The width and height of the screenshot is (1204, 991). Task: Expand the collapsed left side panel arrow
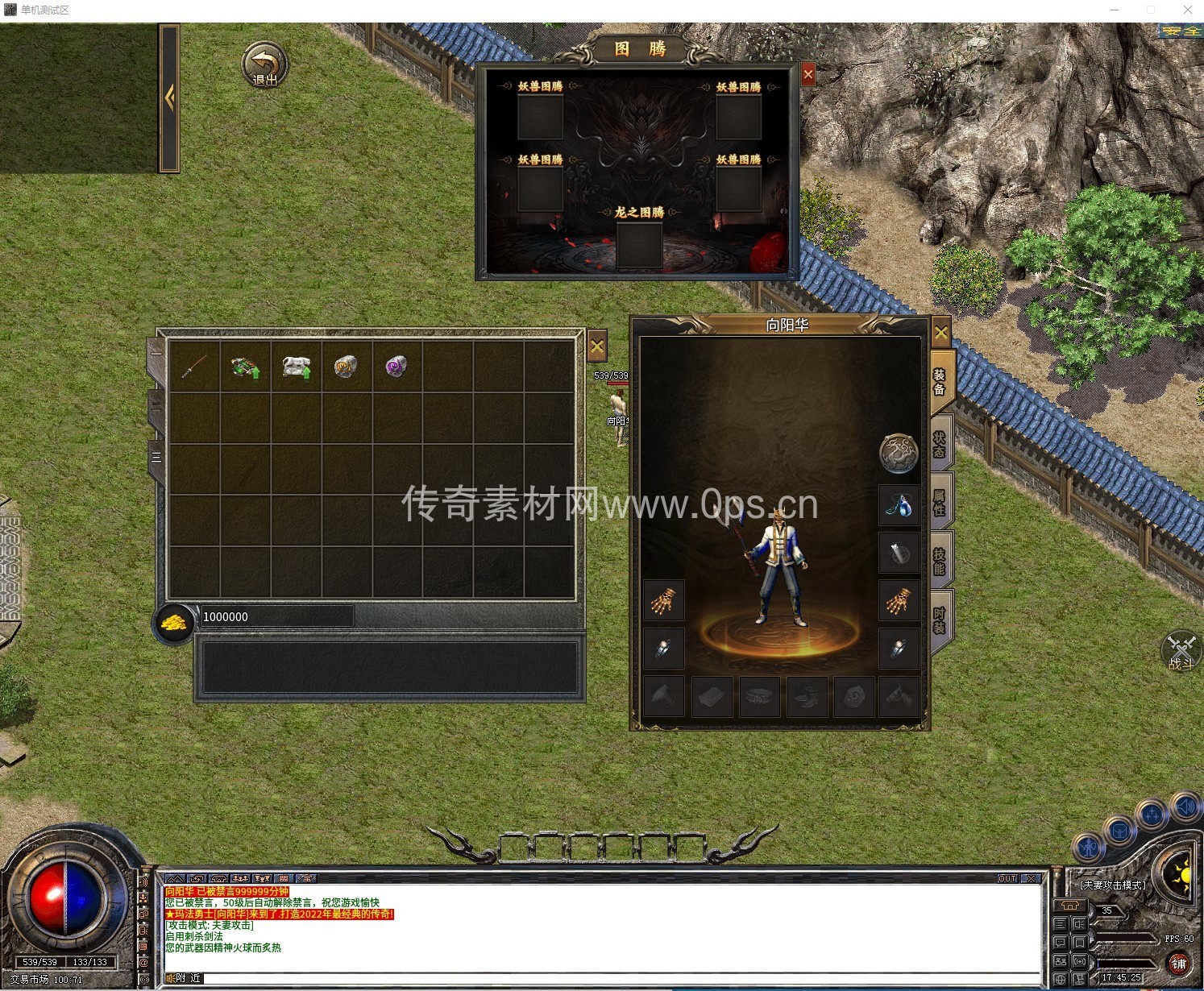tap(169, 98)
